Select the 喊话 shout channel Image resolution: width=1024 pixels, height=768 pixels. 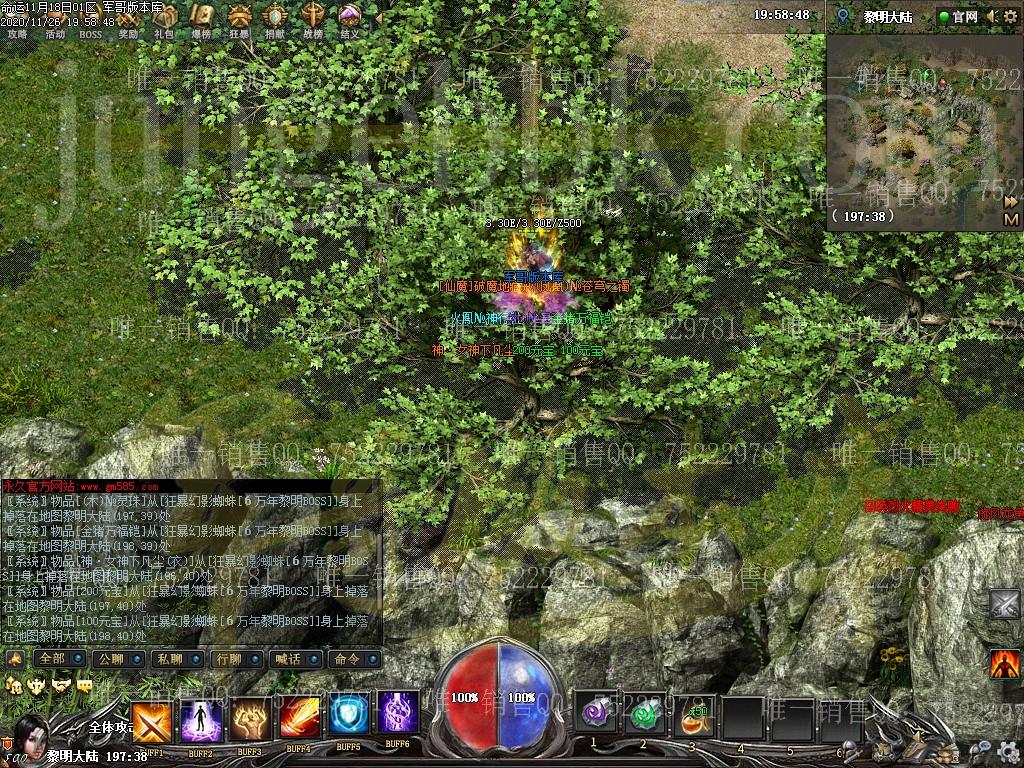click(287, 659)
